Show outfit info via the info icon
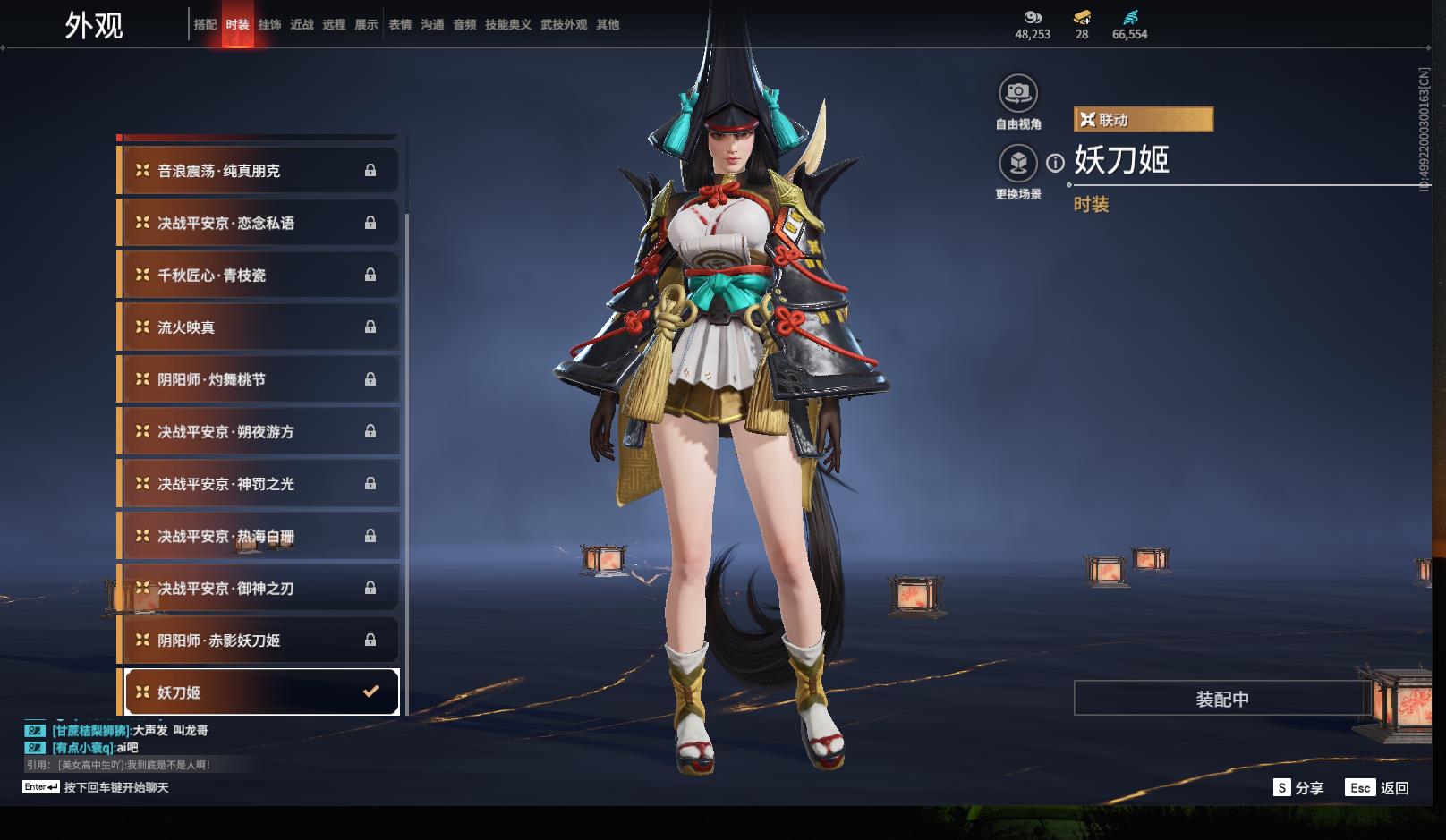Screen dimensions: 1446x840 pyautogui.click(x=1056, y=163)
